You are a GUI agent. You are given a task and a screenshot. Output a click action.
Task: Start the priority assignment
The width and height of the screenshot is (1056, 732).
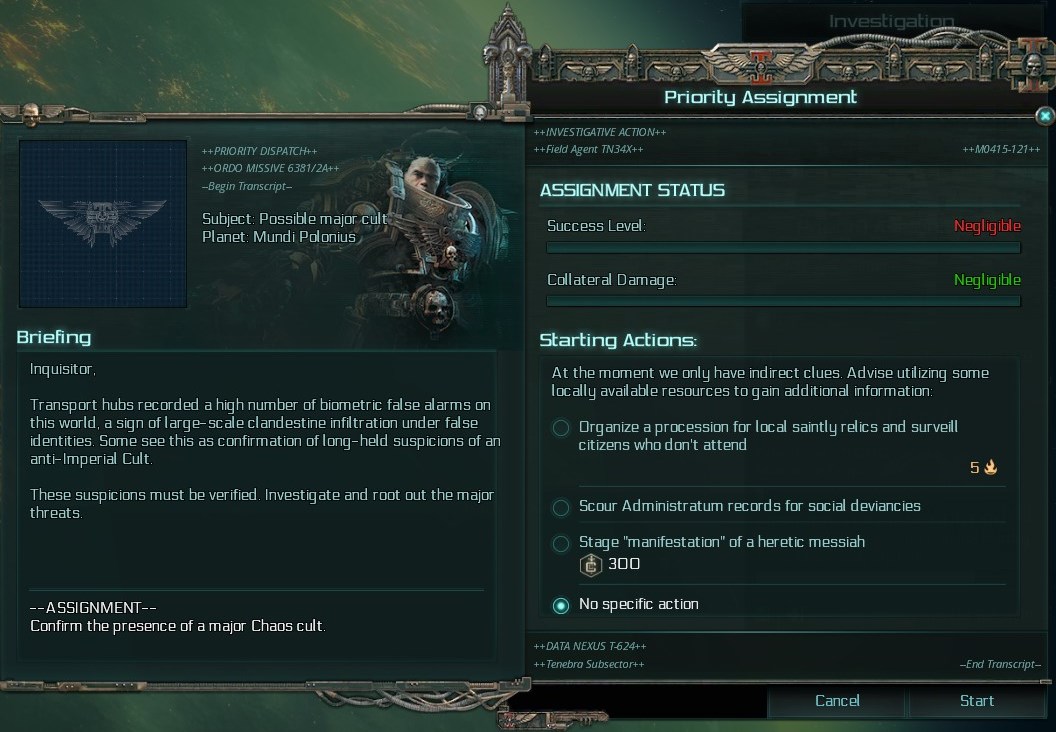pos(976,701)
